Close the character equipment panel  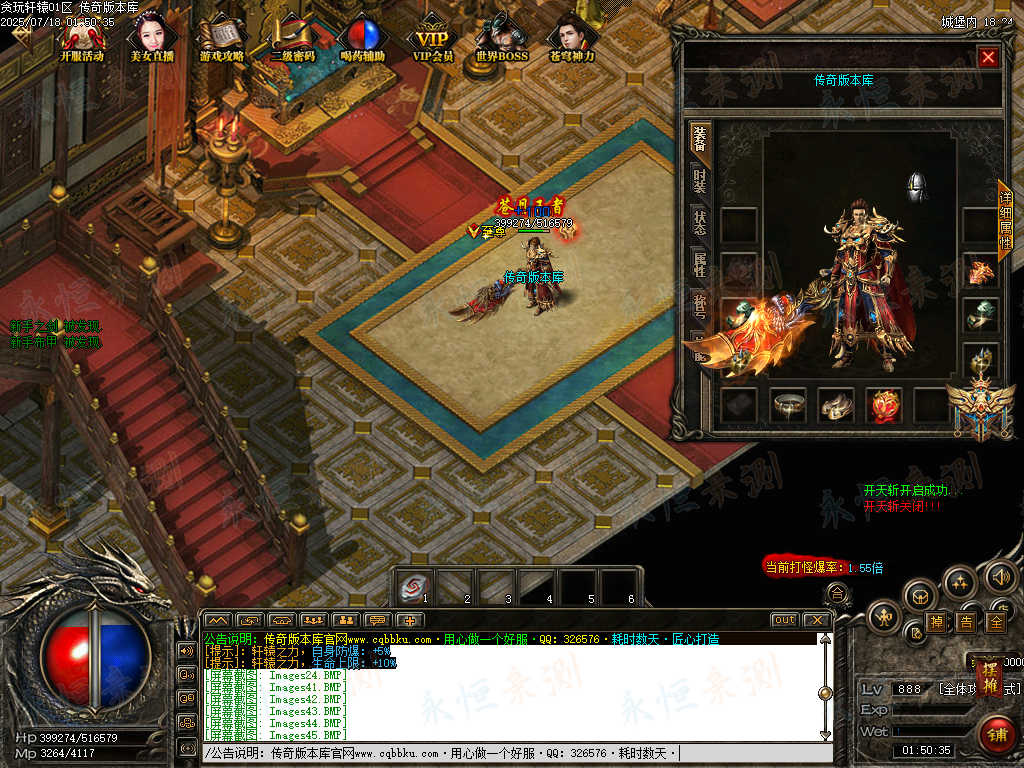coord(988,58)
